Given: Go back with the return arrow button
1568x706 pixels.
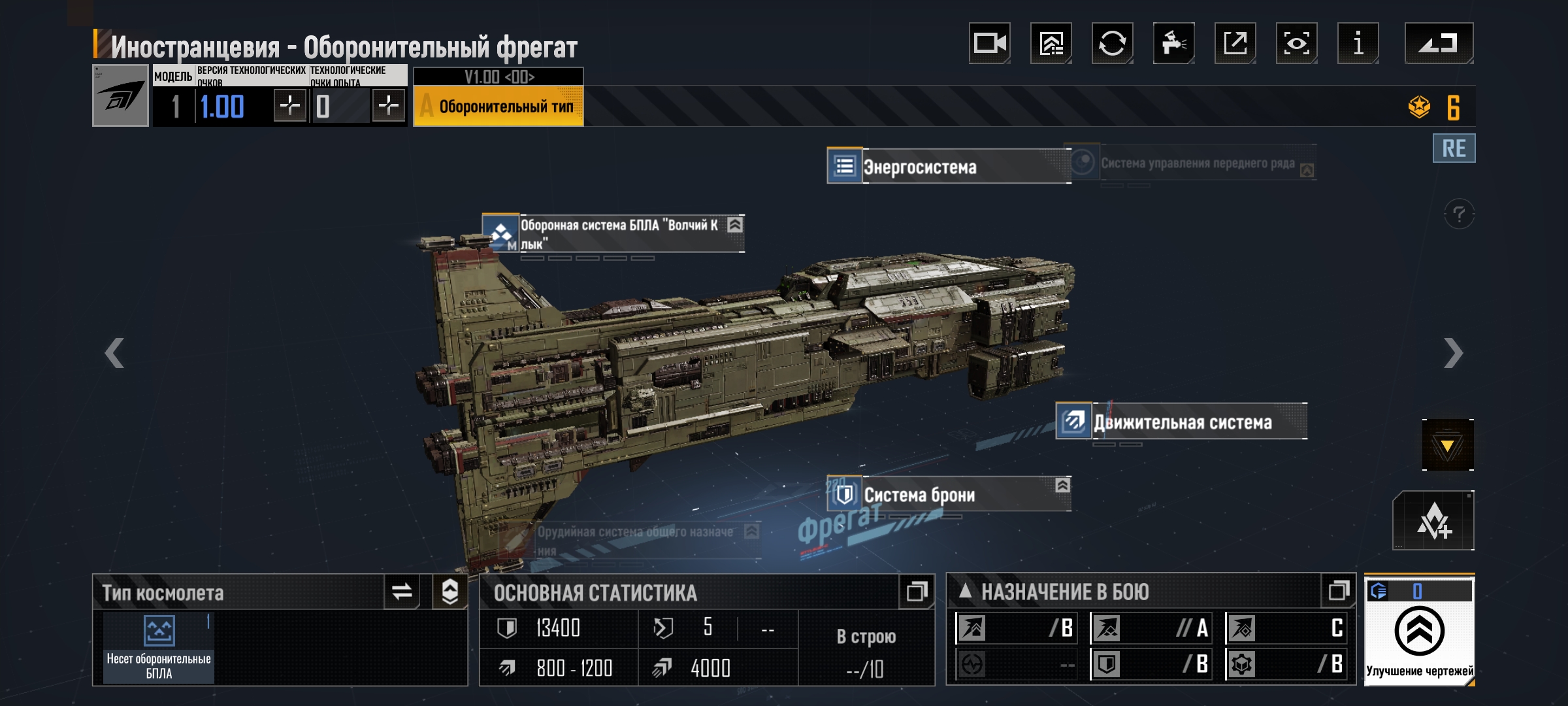Looking at the screenshot, I should (x=1438, y=44).
